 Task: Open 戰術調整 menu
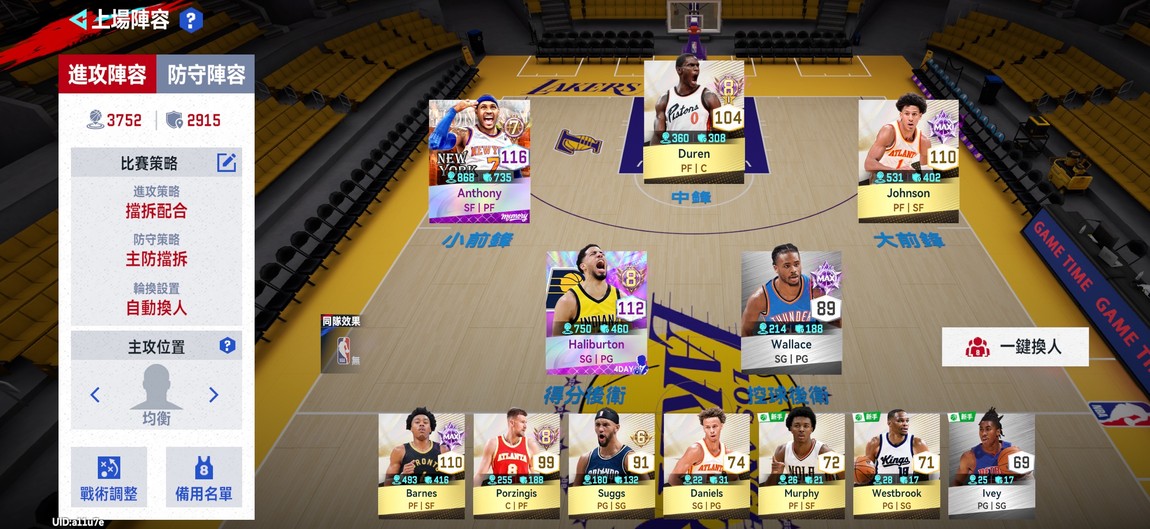tap(109, 476)
